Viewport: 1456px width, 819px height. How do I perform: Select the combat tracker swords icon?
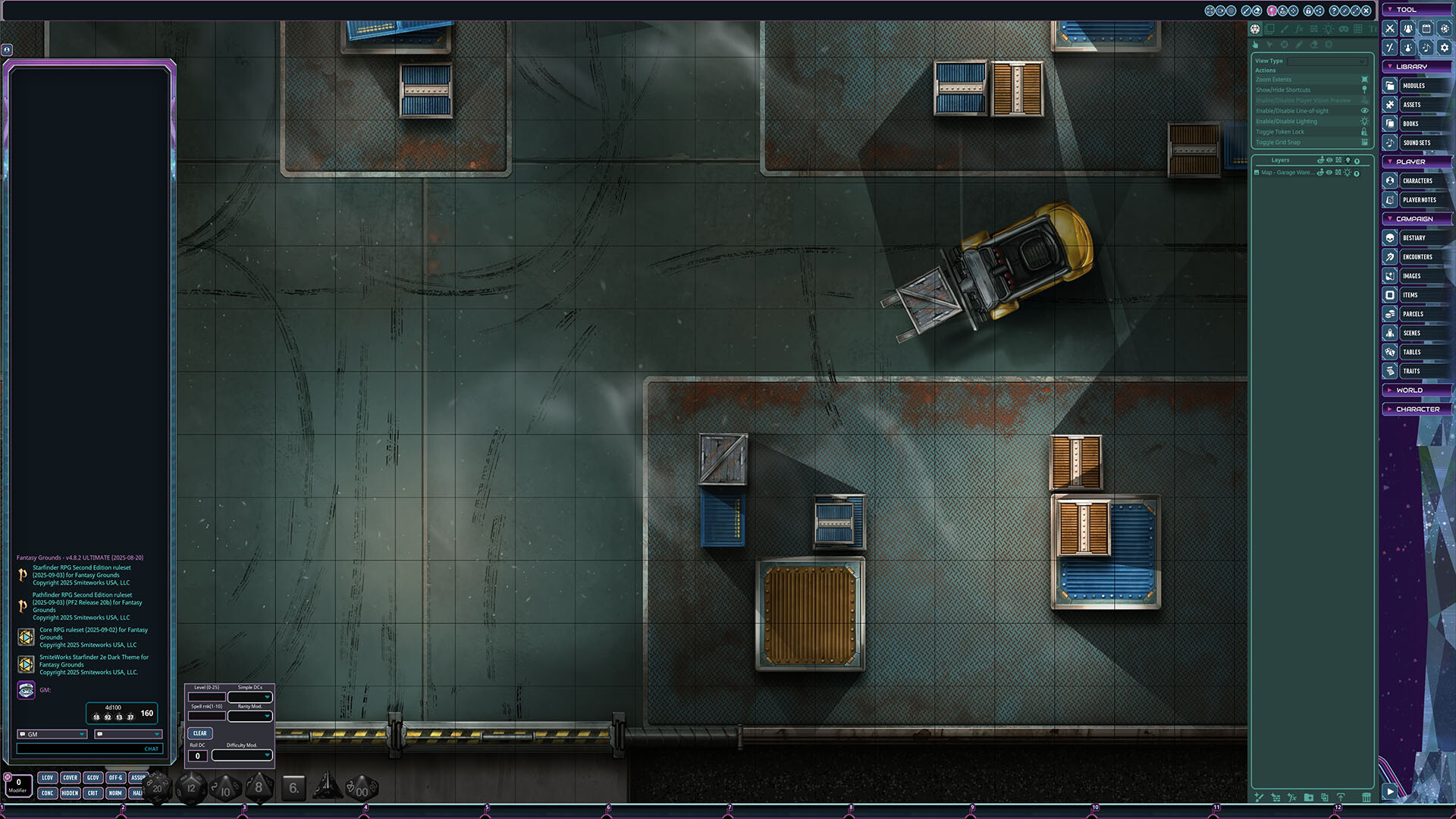(x=1389, y=28)
